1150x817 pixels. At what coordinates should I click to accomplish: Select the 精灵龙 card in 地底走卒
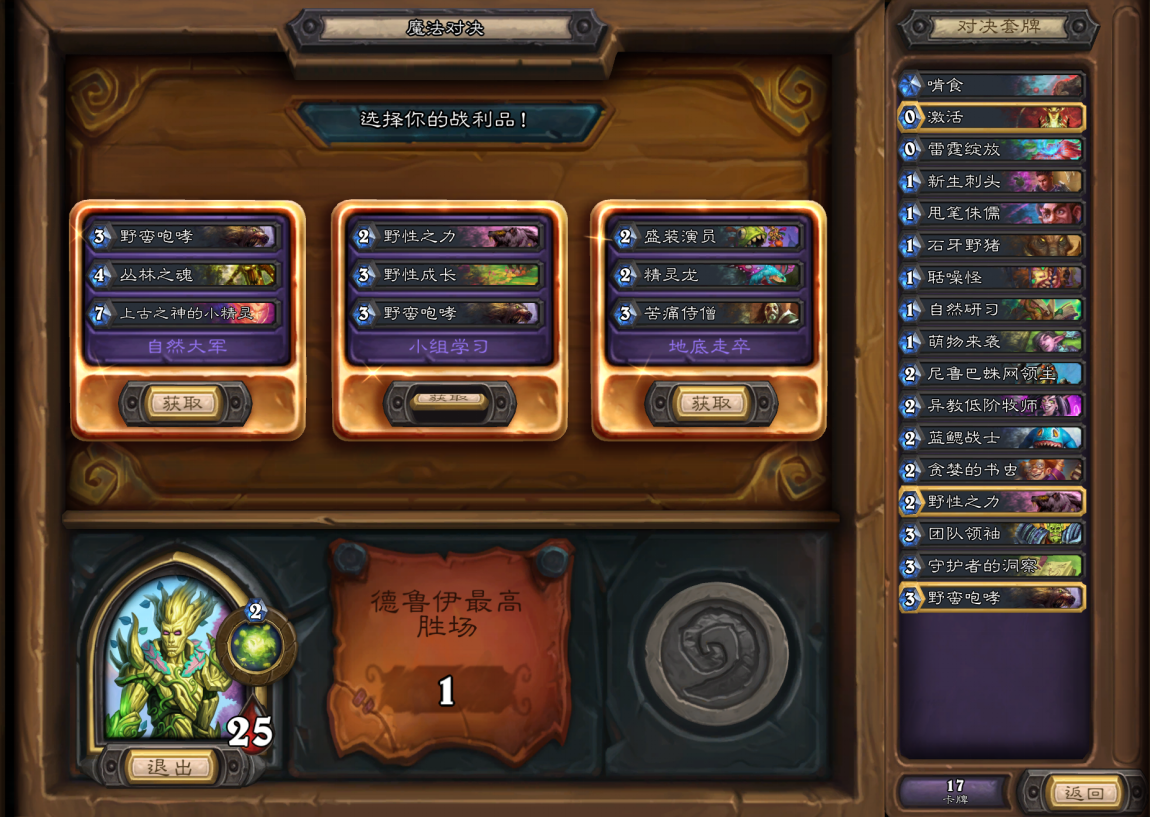click(x=708, y=275)
